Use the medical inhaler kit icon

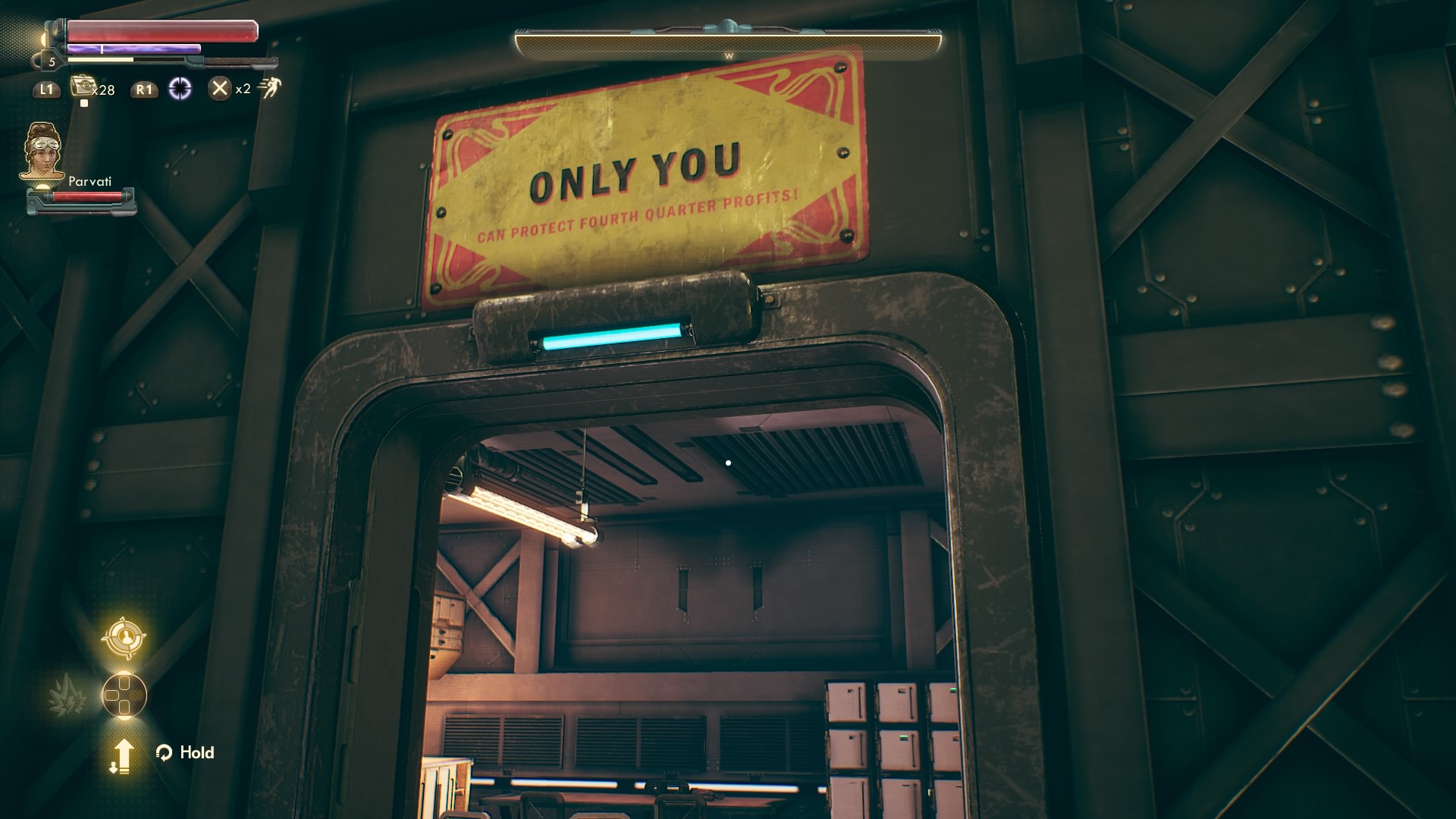point(81,87)
